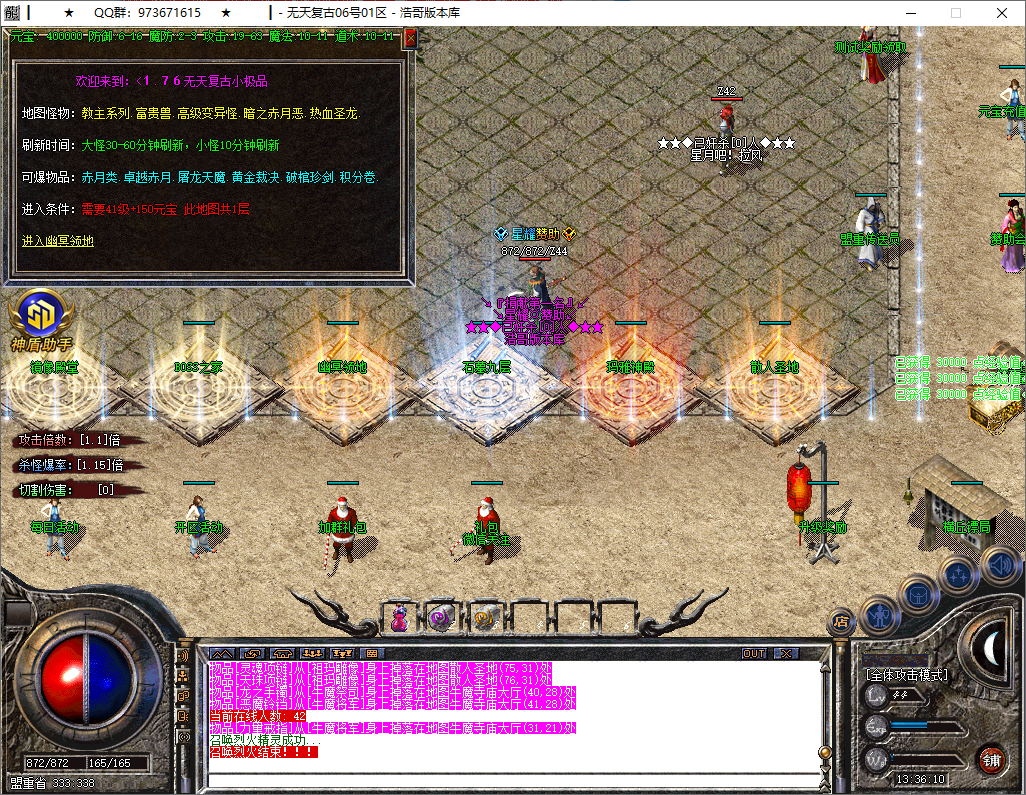Image resolution: width=1026 pixels, height=795 pixels.
Task: Click the OUT button above the chat
Action: tap(754, 653)
